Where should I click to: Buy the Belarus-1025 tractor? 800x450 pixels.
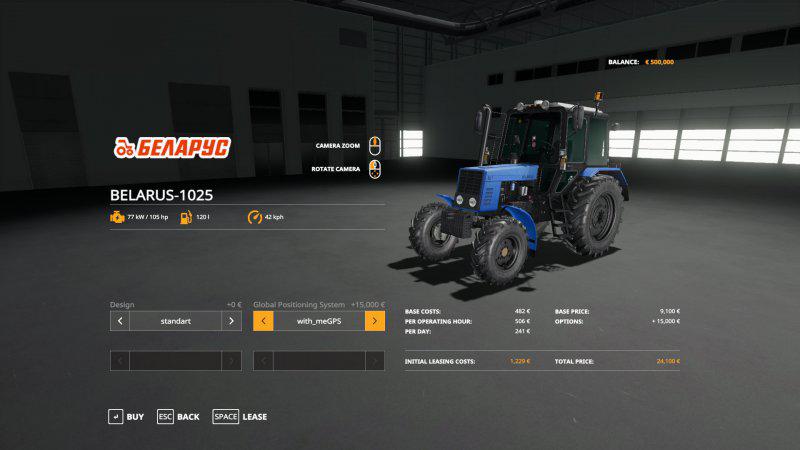(x=126, y=416)
